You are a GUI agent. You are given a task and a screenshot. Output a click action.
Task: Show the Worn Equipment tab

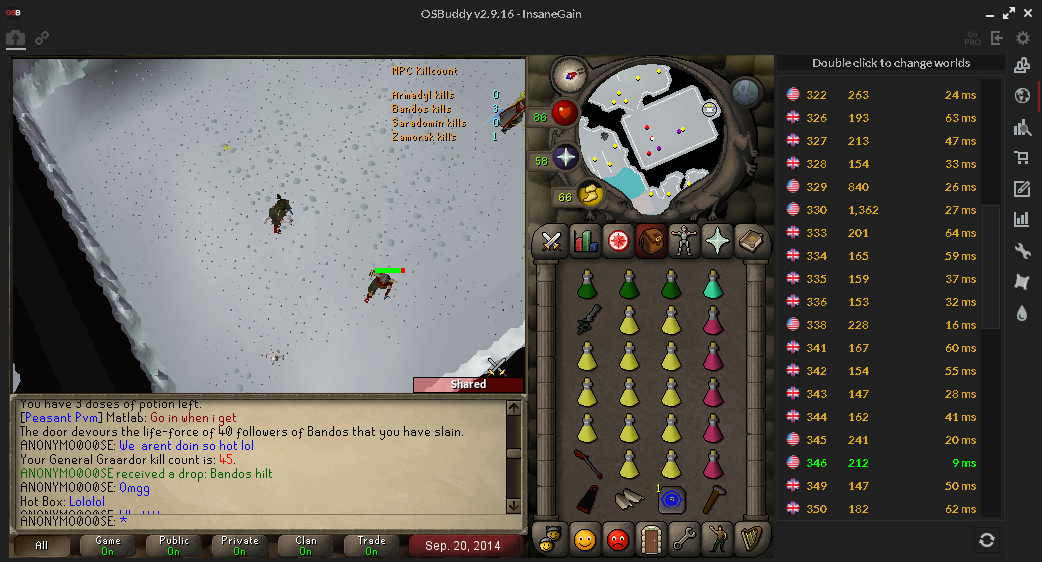(684, 241)
